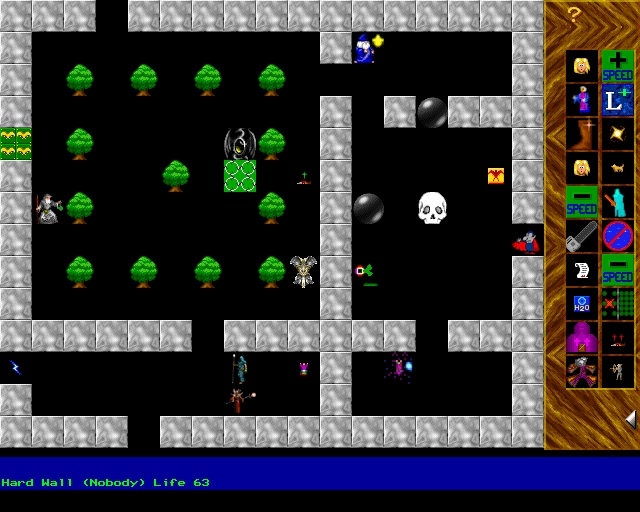This screenshot has height=512, width=640.
Task: Choose the wizard in purple robe icon
Action: tap(581, 100)
